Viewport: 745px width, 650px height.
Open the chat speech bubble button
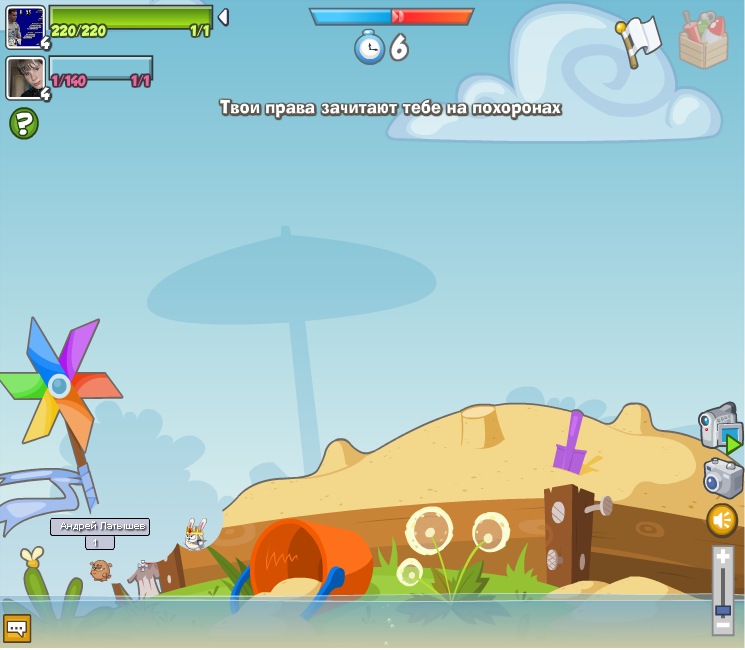pos(17,628)
